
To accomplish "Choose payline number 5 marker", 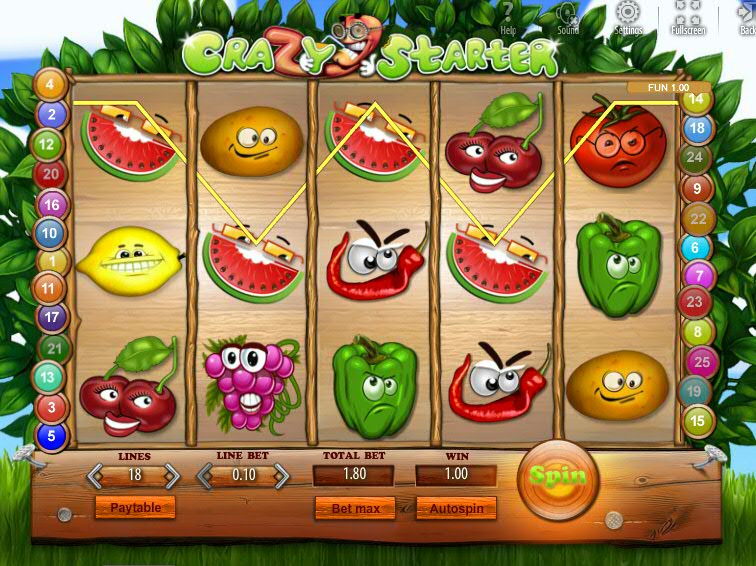I will coord(50,437).
